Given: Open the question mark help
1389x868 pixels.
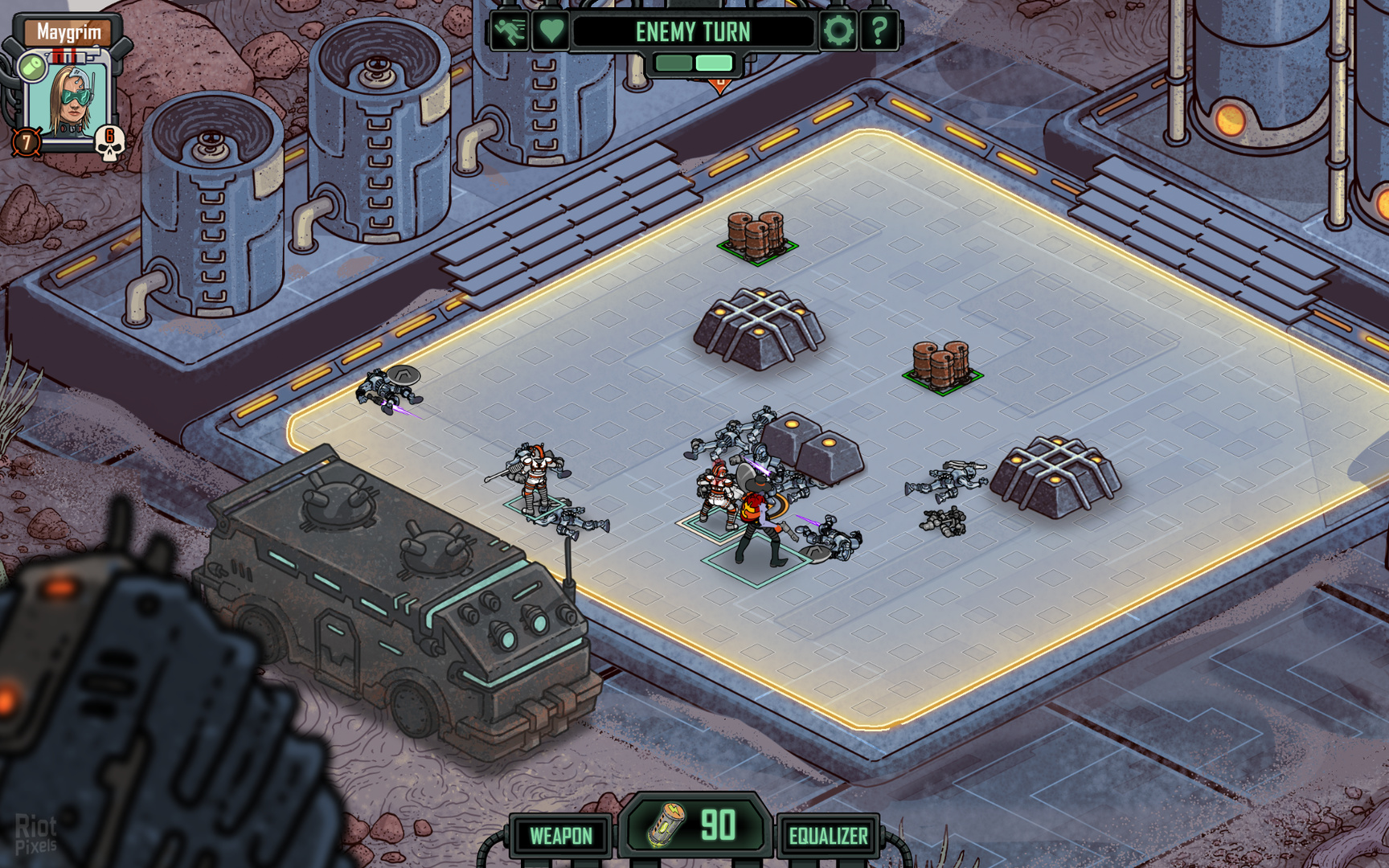Looking at the screenshot, I should tap(879, 32).
